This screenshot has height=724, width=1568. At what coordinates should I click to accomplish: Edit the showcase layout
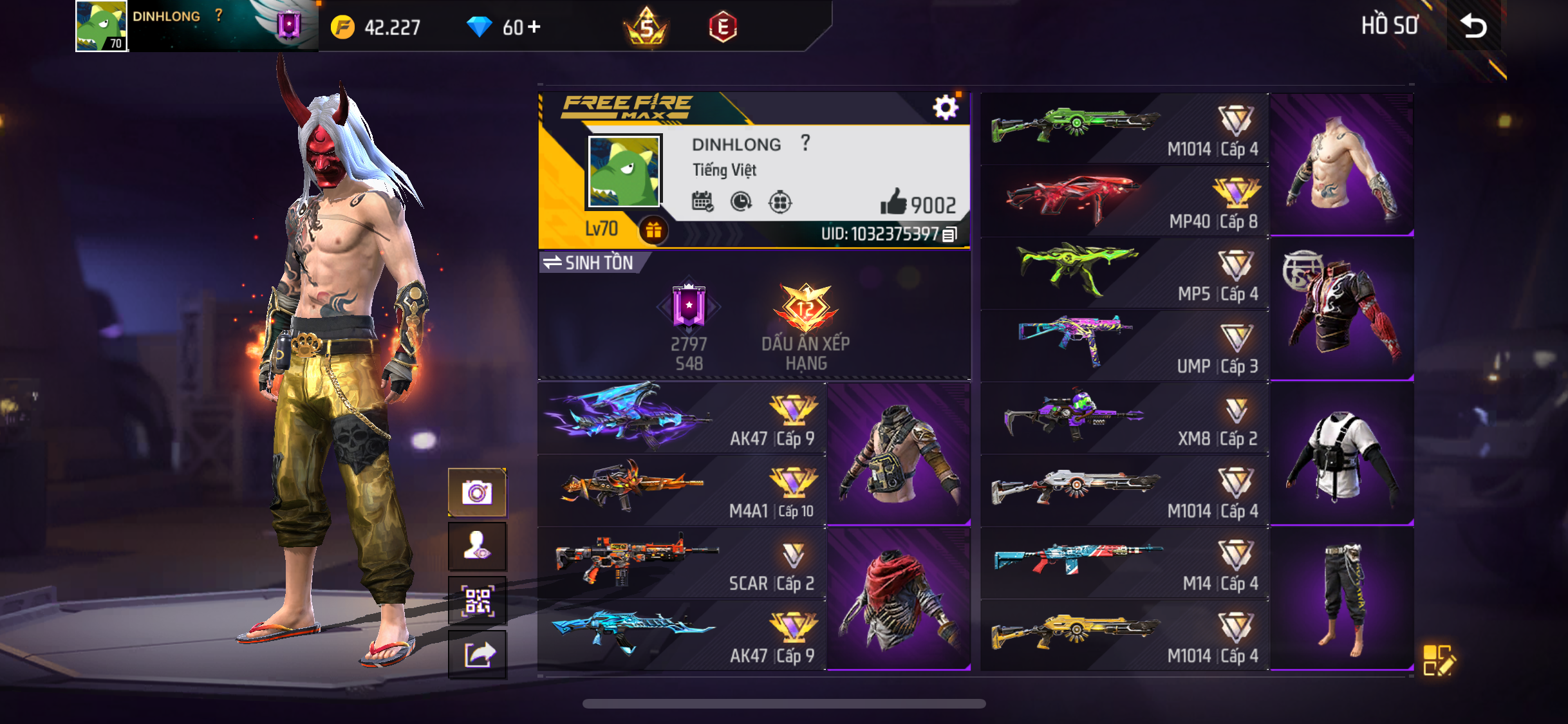tap(1437, 660)
